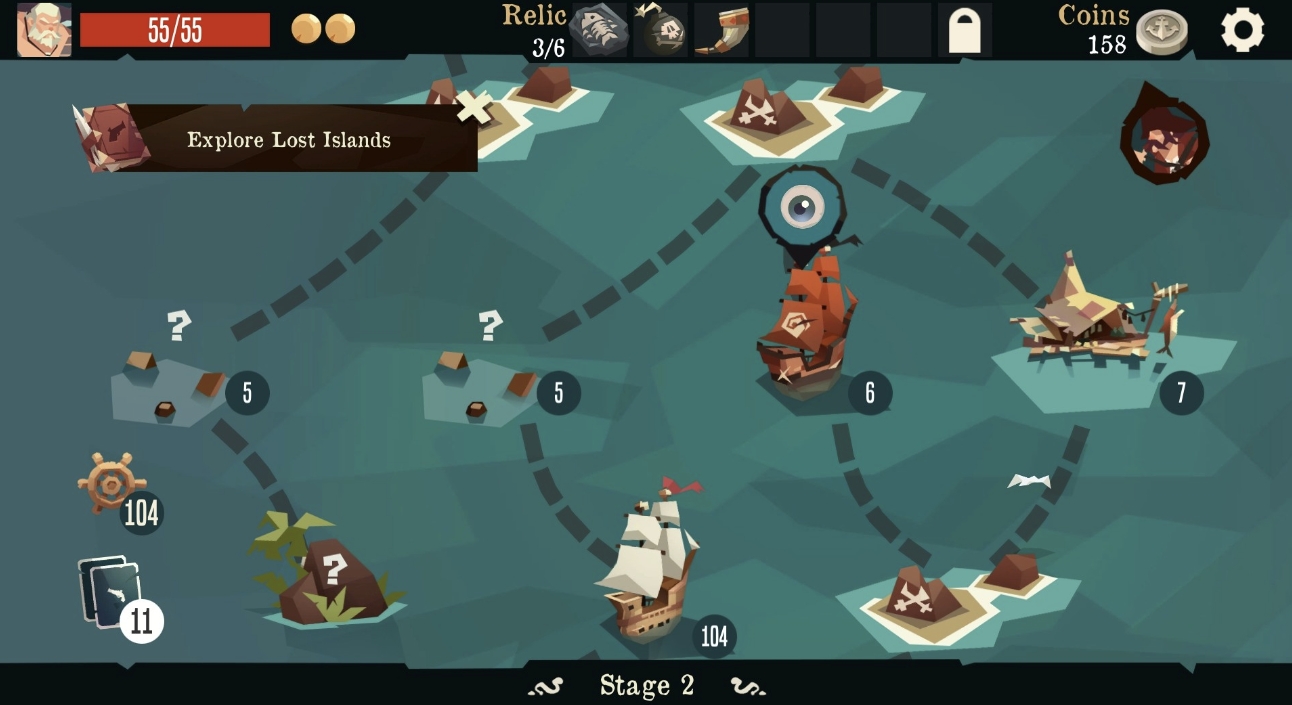Image resolution: width=1292 pixels, height=705 pixels.
Task: Tap the Coins anchor coin icon
Action: [x=1162, y=32]
